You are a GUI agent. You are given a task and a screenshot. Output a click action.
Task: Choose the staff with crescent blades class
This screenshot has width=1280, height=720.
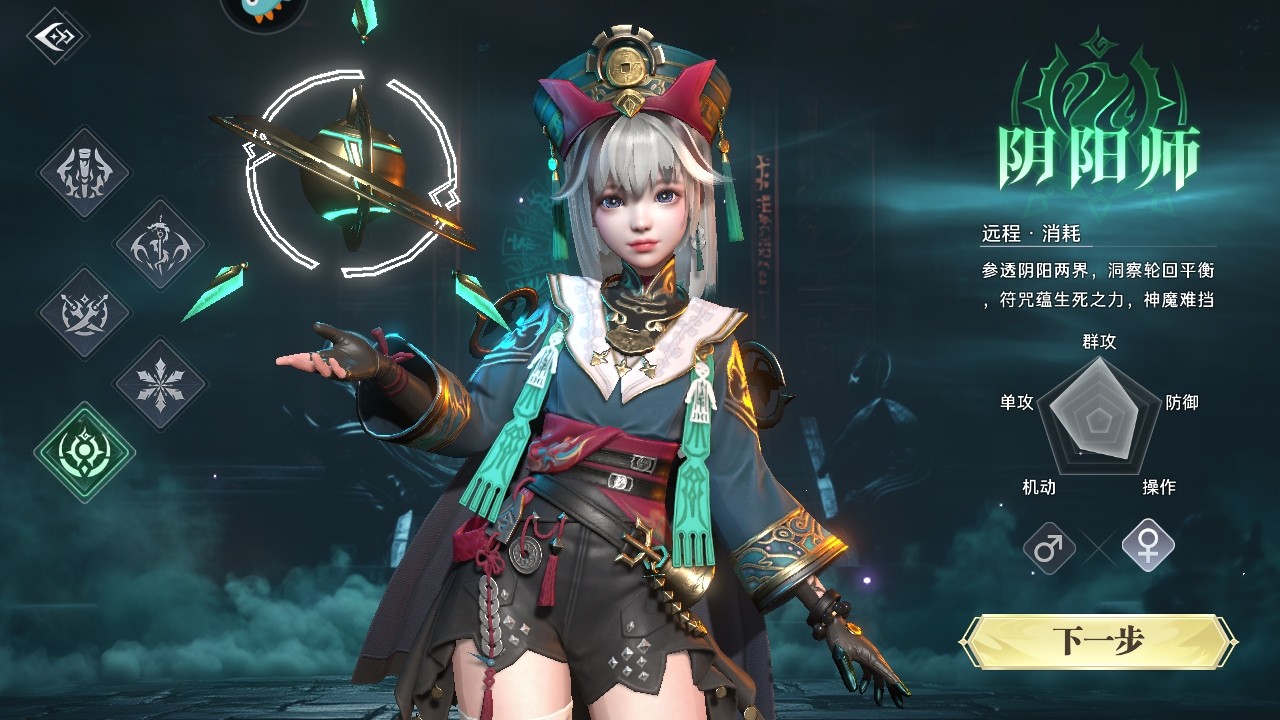[x=159, y=243]
